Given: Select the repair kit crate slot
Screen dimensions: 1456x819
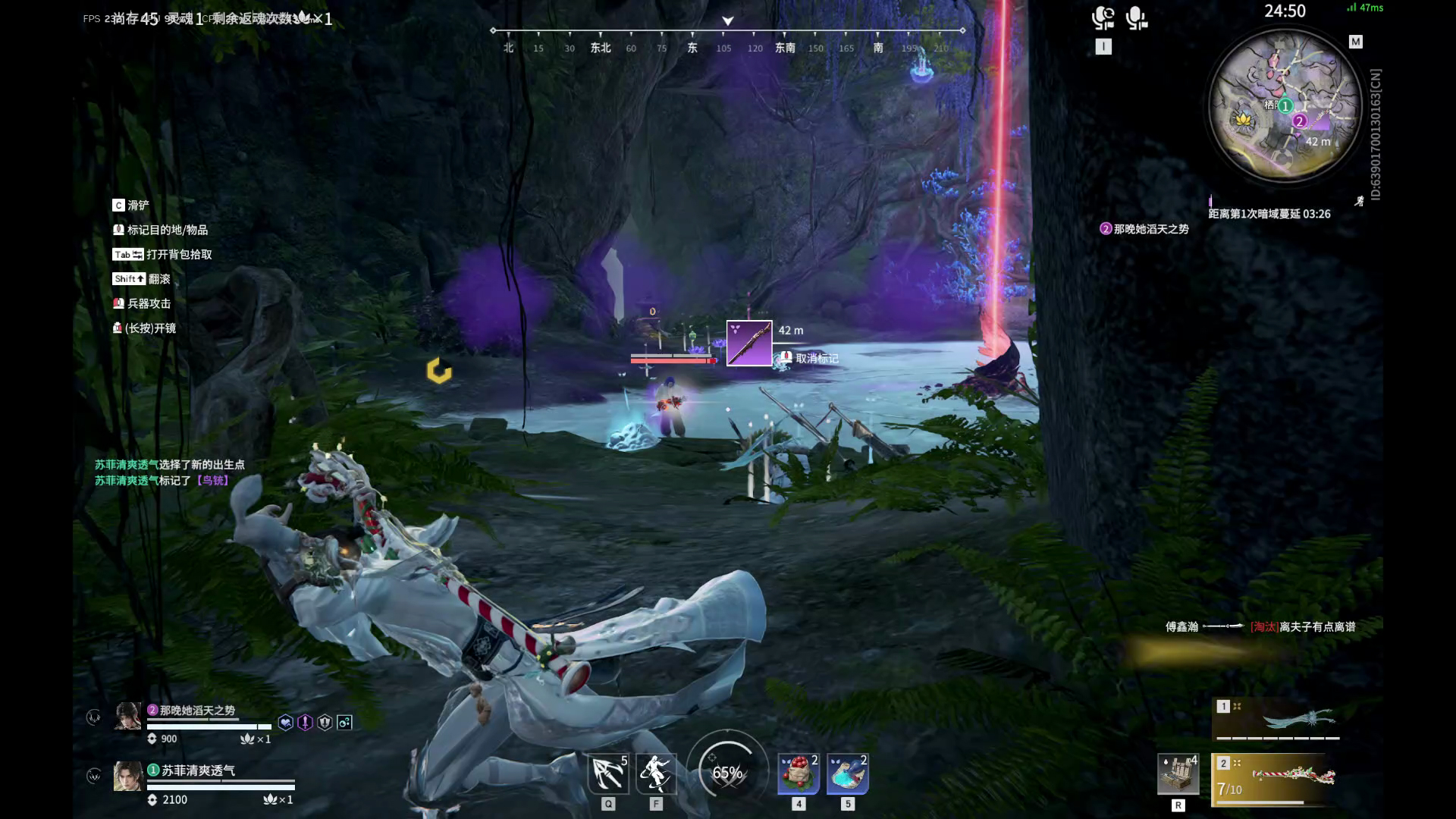Looking at the screenshot, I should coord(1178,774).
